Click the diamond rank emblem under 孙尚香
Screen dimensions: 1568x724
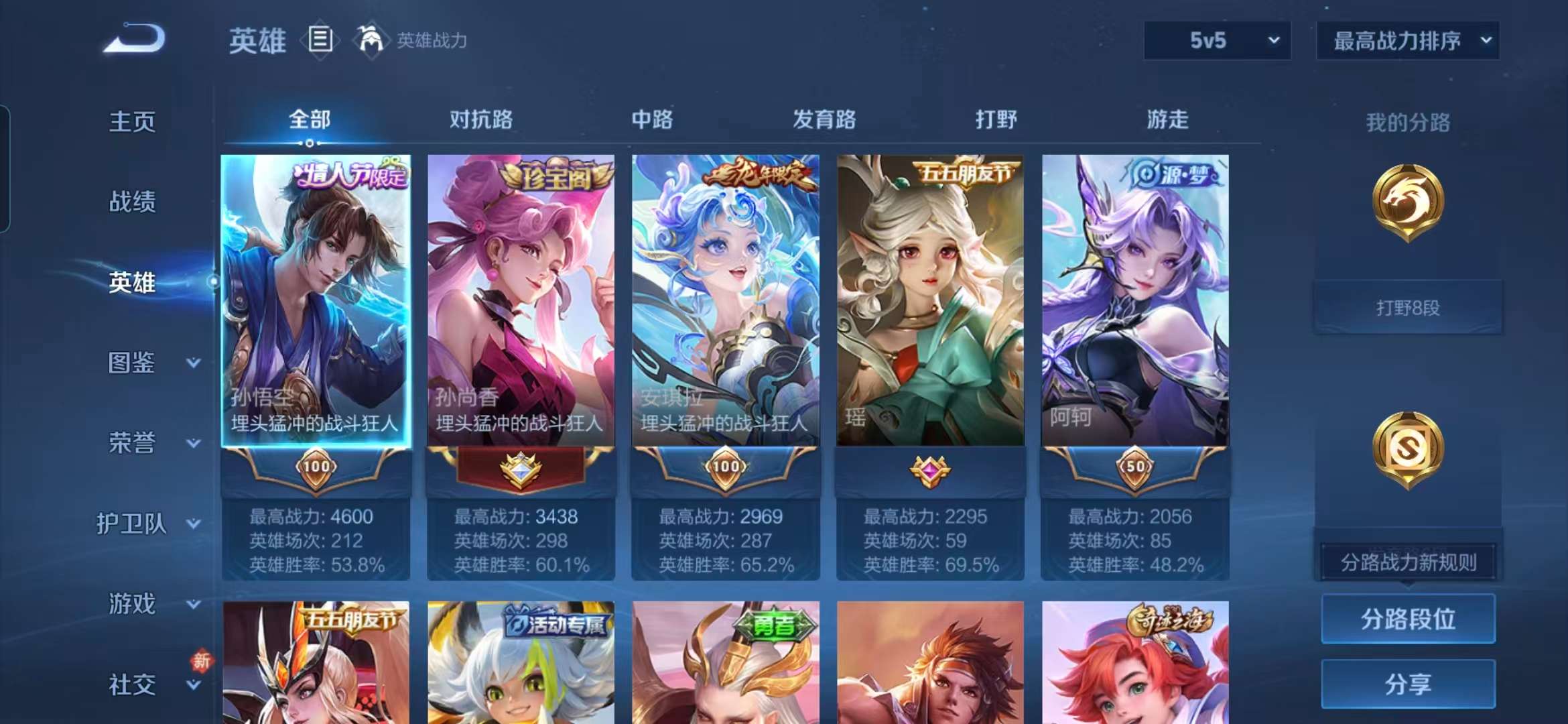click(521, 469)
